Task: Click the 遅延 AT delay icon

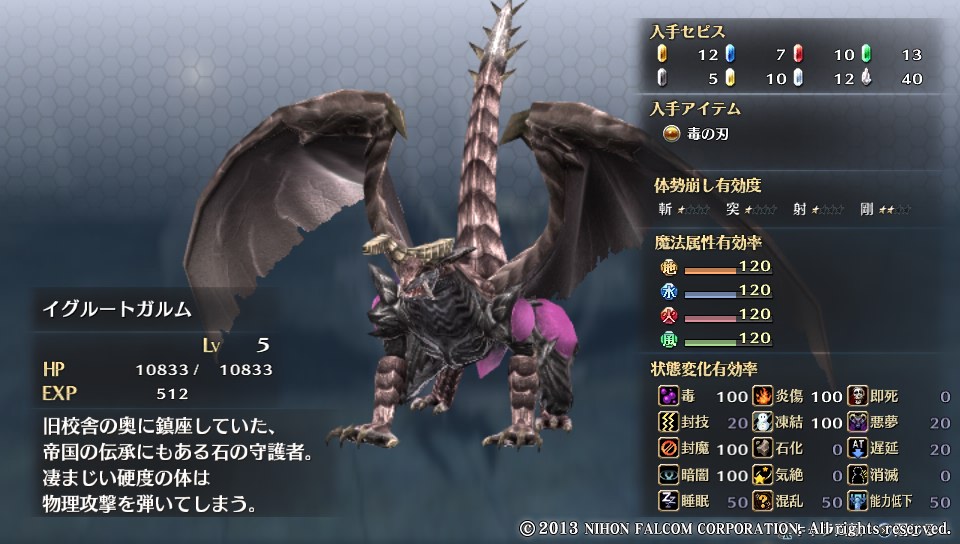Action: coord(858,449)
